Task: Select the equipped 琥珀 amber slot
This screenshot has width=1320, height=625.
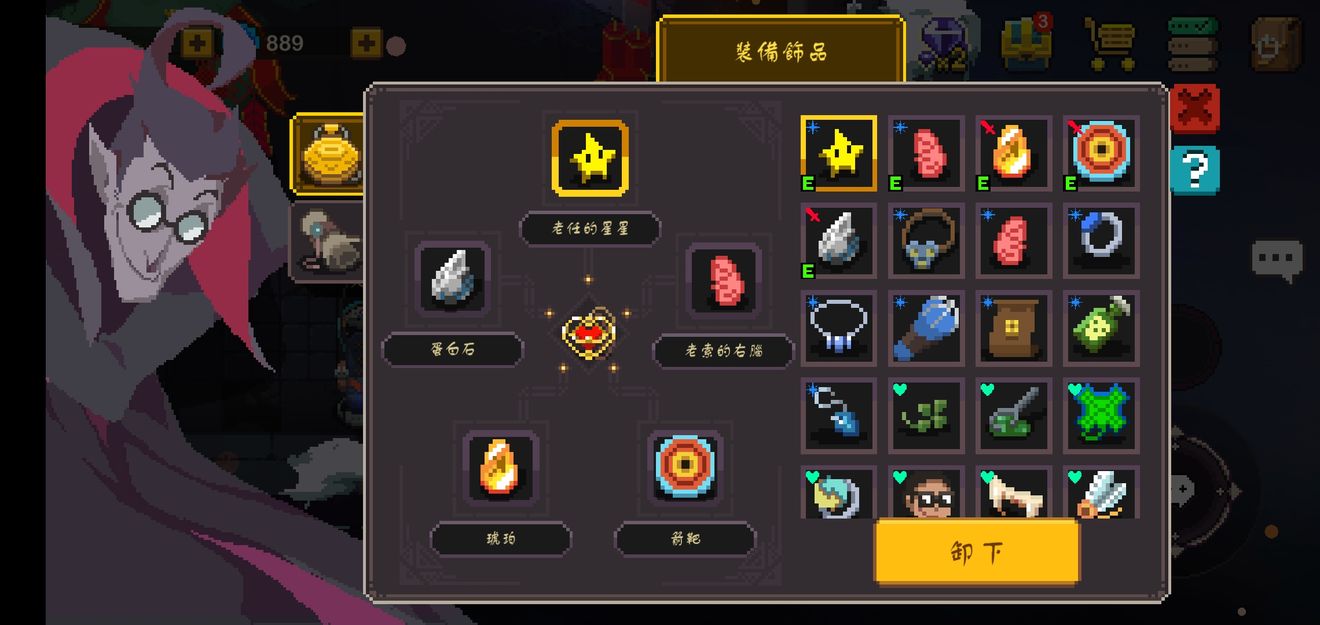Action: point(499,467)
